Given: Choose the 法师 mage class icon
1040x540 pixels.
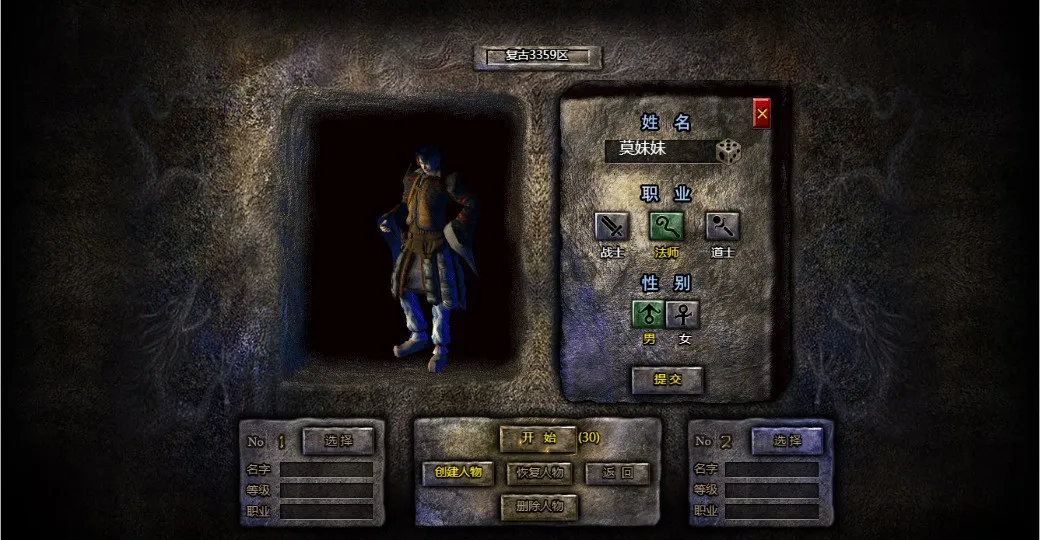Looking at the screenshot, I should (x=666, y=227).
